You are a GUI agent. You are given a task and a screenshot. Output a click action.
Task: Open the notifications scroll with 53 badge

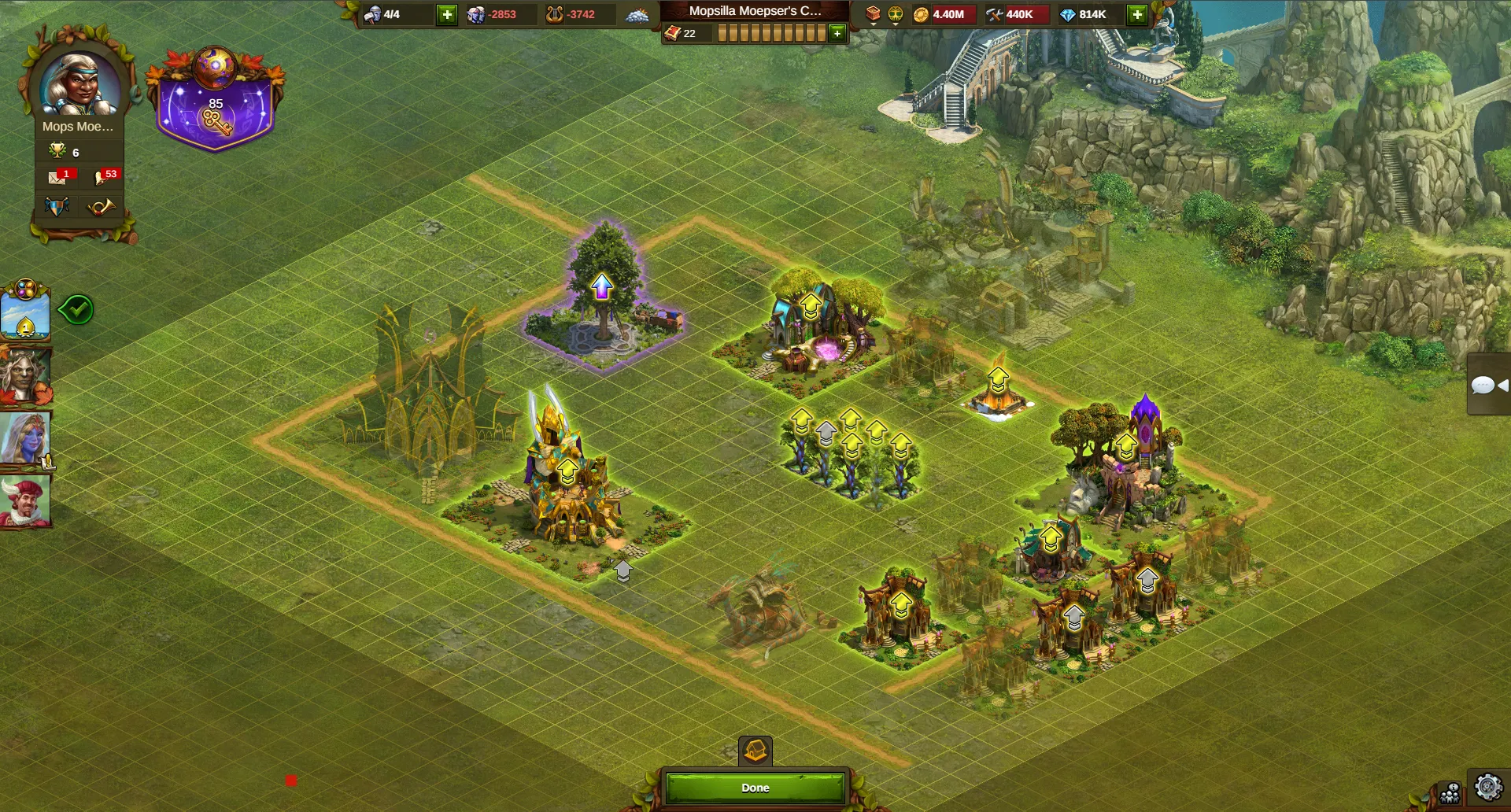(104, 177)
